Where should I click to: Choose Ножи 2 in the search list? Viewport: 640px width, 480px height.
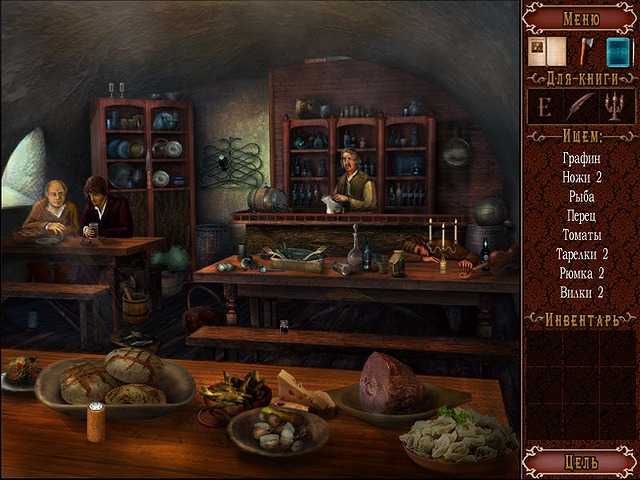coord(581,176)
